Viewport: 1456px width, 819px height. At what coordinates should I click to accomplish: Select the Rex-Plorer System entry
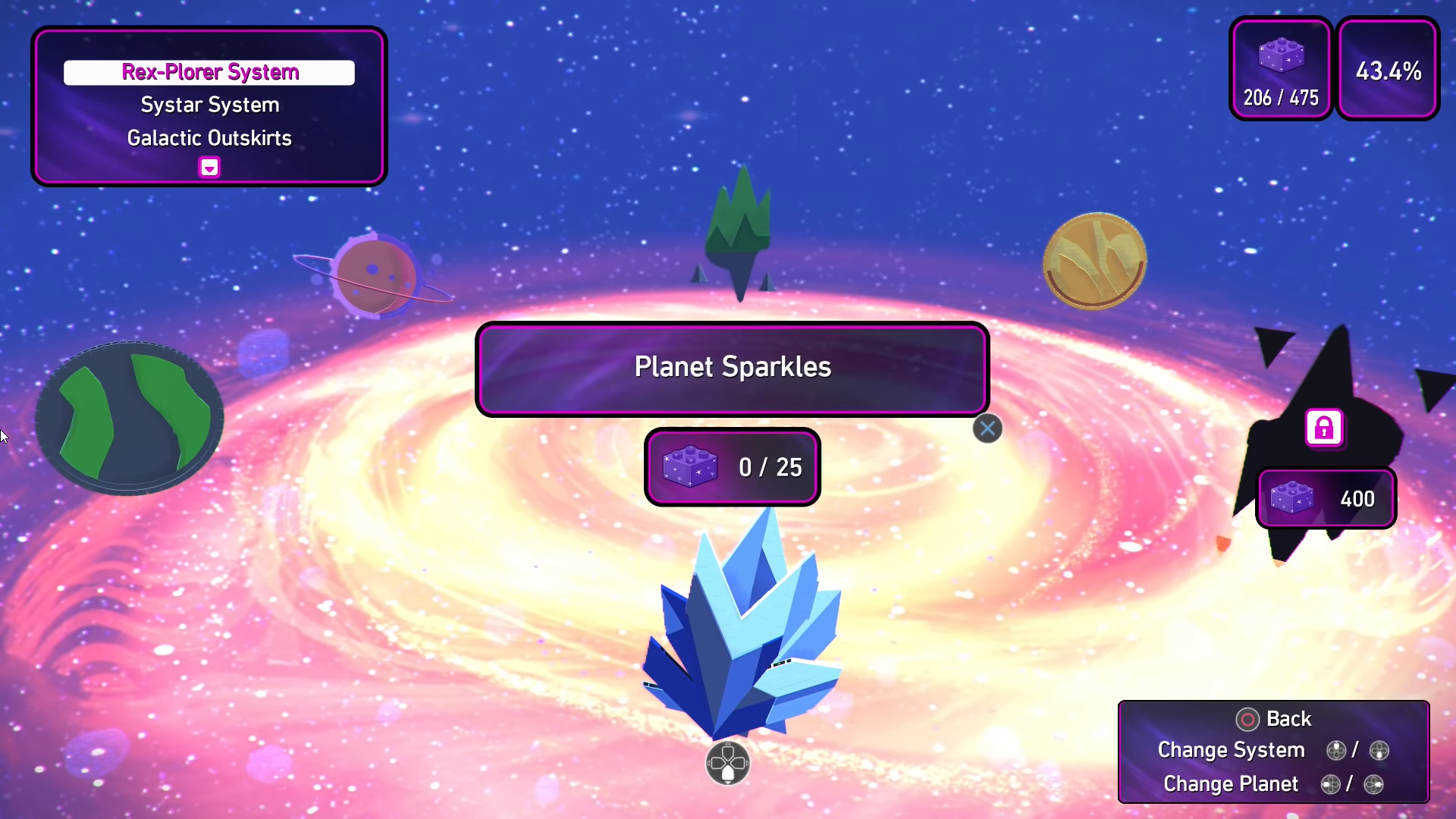click(209, 73)
